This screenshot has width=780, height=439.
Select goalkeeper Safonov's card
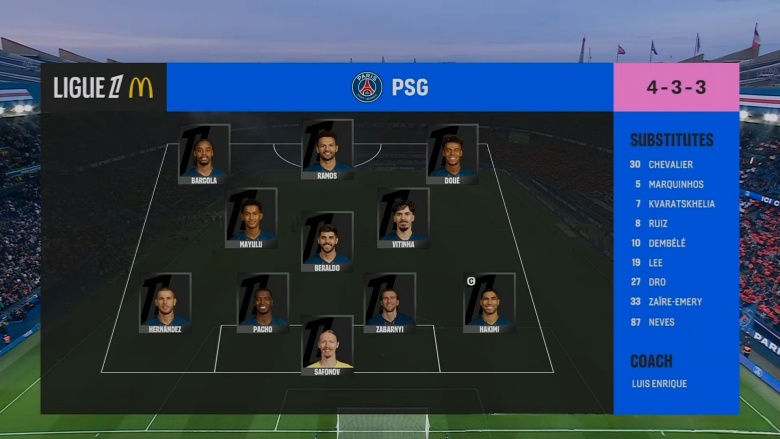[x=327, y=345]
